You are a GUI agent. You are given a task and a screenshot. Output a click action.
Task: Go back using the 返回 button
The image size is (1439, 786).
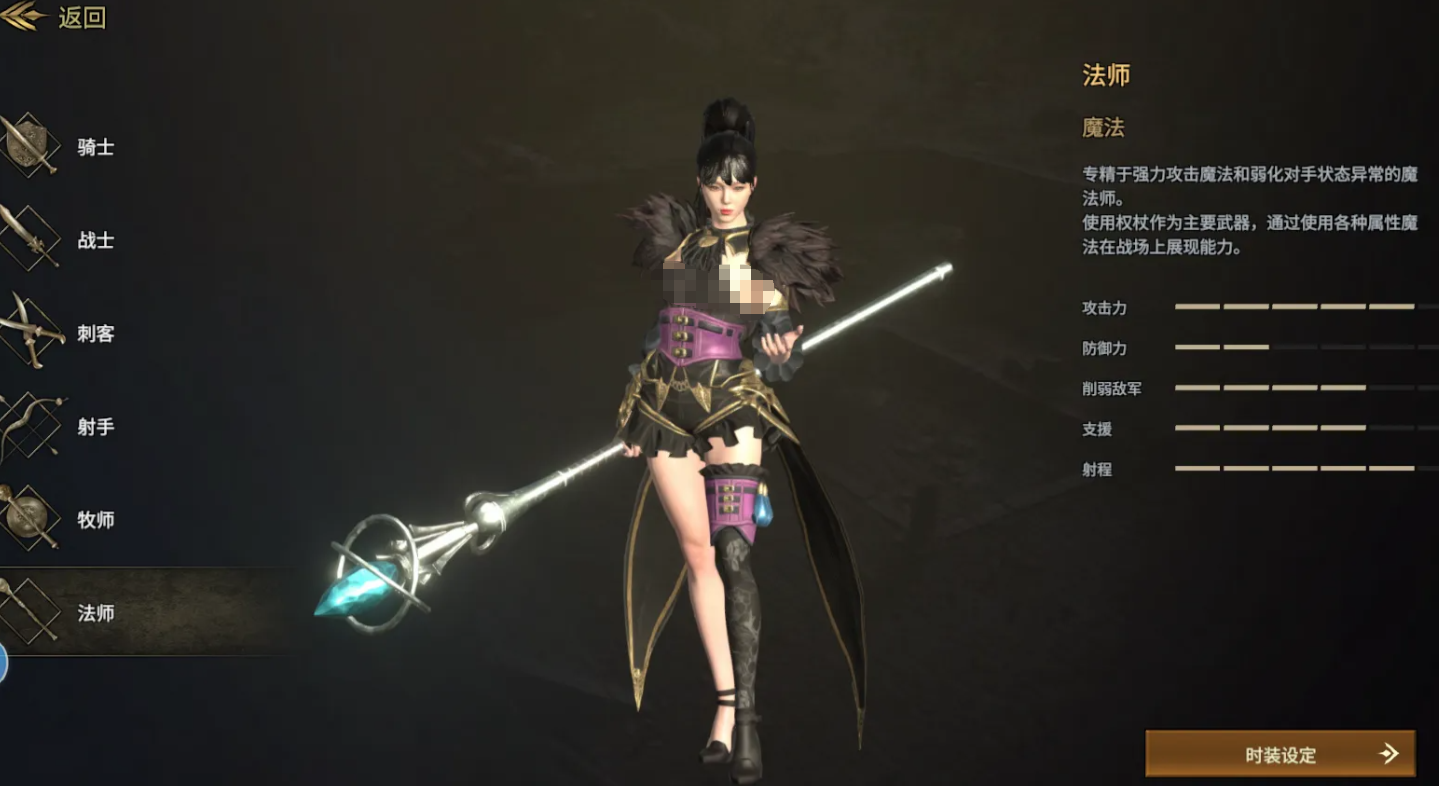[x=58, y=18]
